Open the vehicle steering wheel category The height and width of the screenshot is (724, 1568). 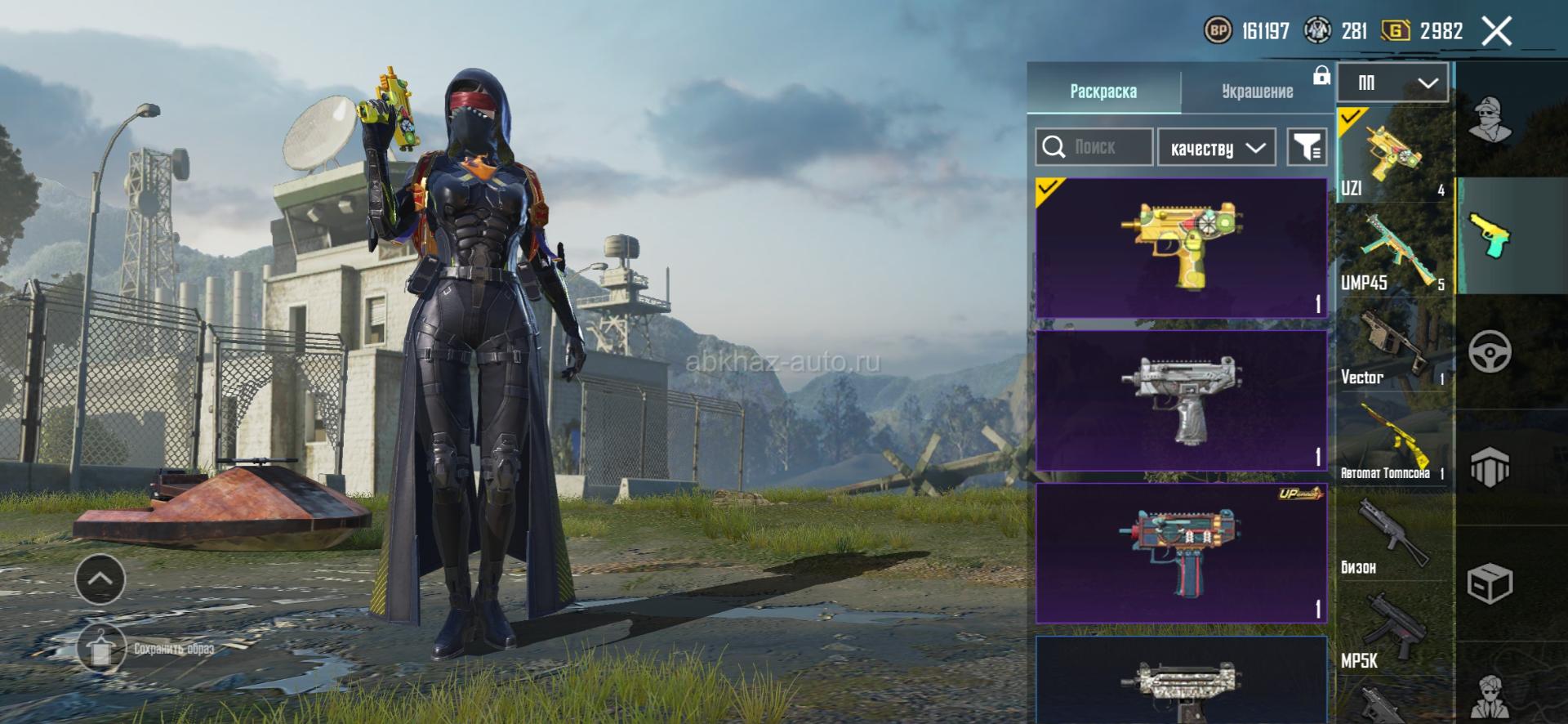1490,352
